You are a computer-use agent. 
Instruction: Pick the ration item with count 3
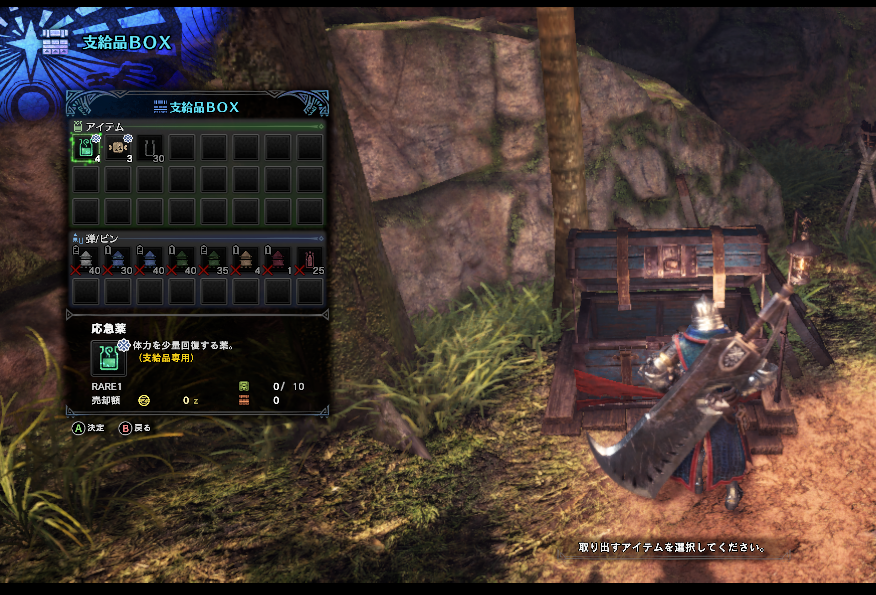tap(118, 148)
